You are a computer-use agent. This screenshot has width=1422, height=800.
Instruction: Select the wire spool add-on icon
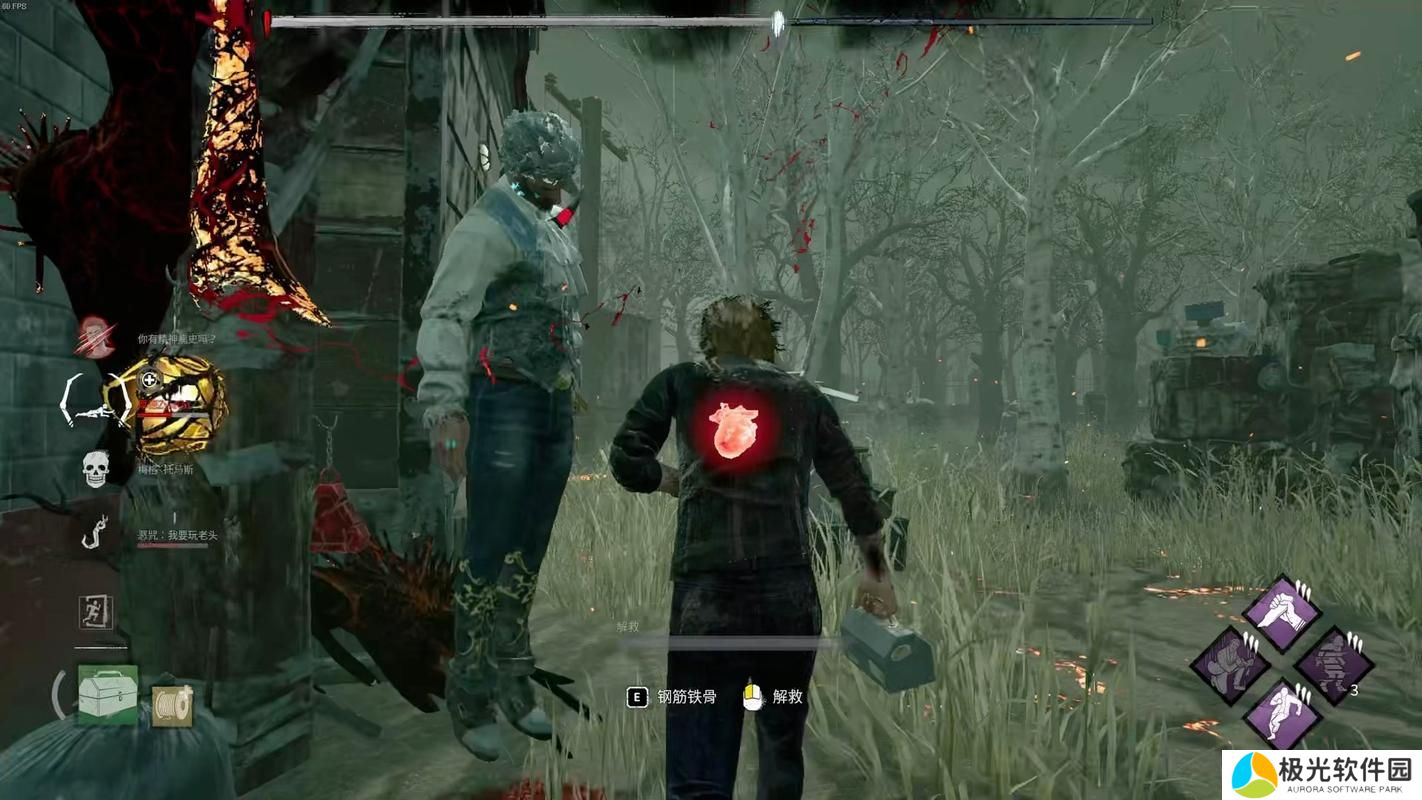pos(172,706)
